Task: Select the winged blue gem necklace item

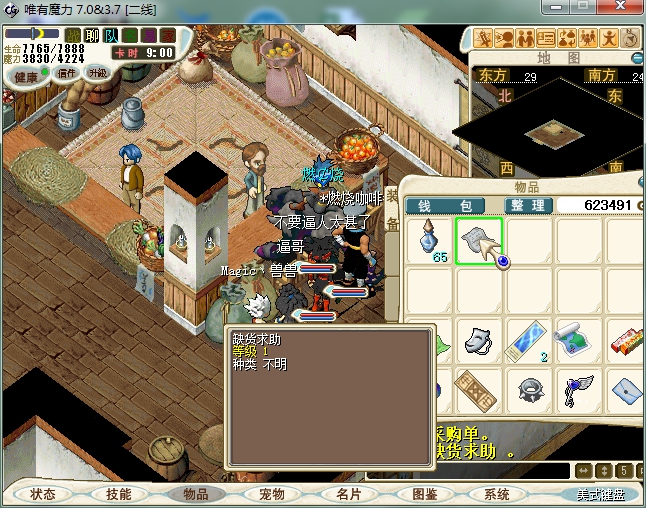Action: [578, 390]
